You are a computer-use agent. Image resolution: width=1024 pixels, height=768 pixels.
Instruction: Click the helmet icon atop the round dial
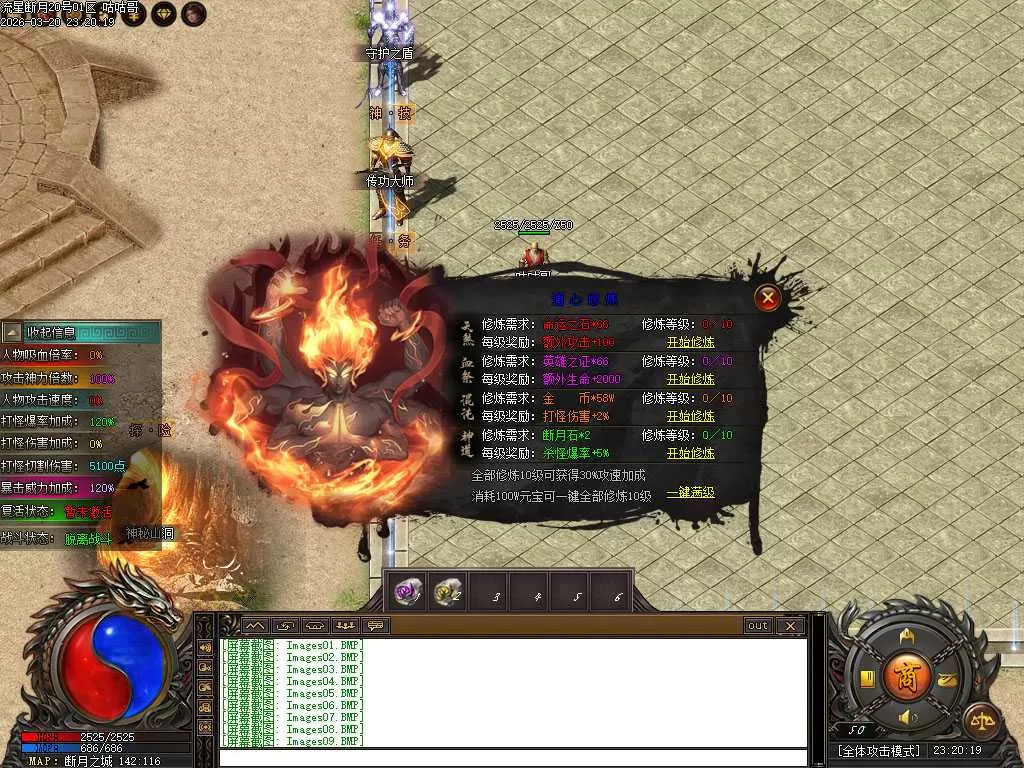click(907, 636)
